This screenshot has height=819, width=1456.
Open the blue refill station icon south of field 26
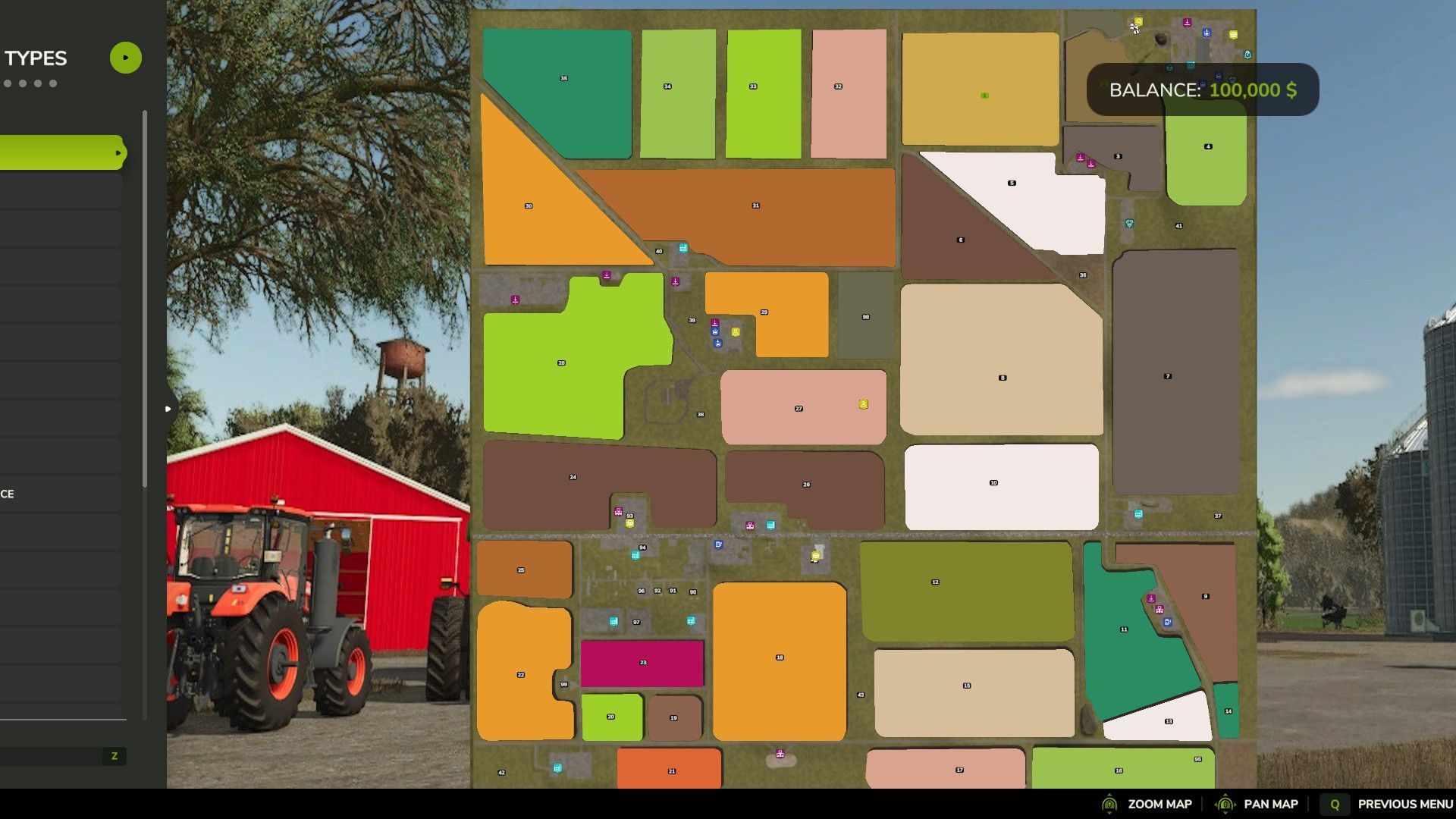(x=718, y=544)
